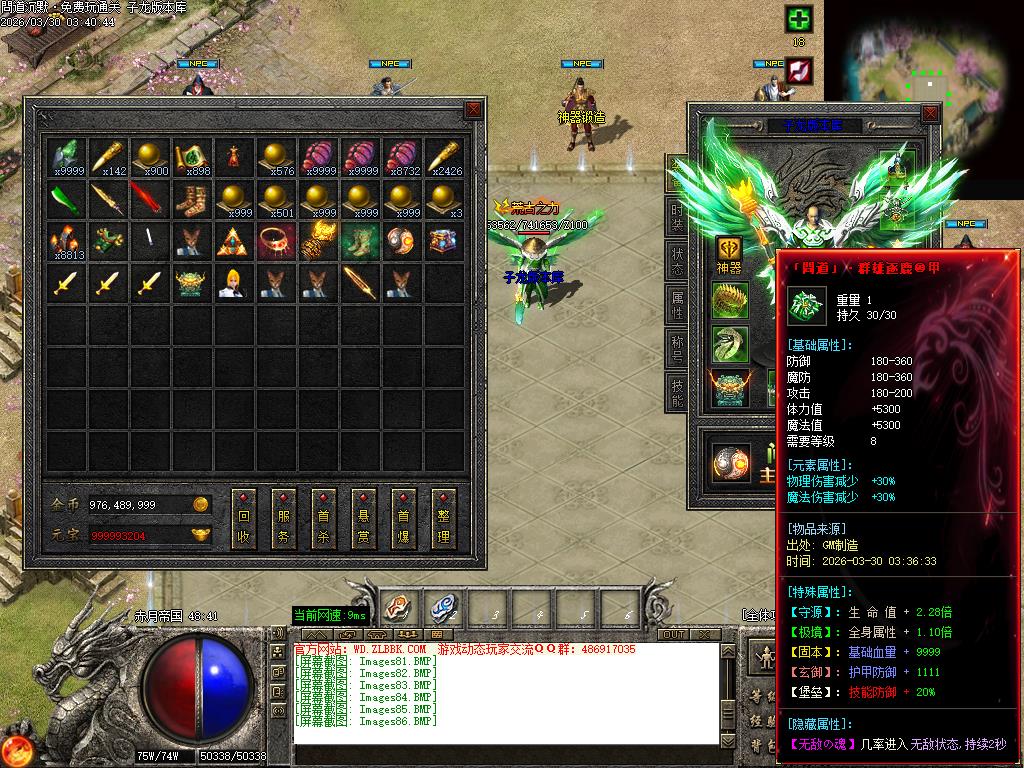Select the treasure chest item in the bag
Screen dimensions: 1024x768
coord(443,240)
